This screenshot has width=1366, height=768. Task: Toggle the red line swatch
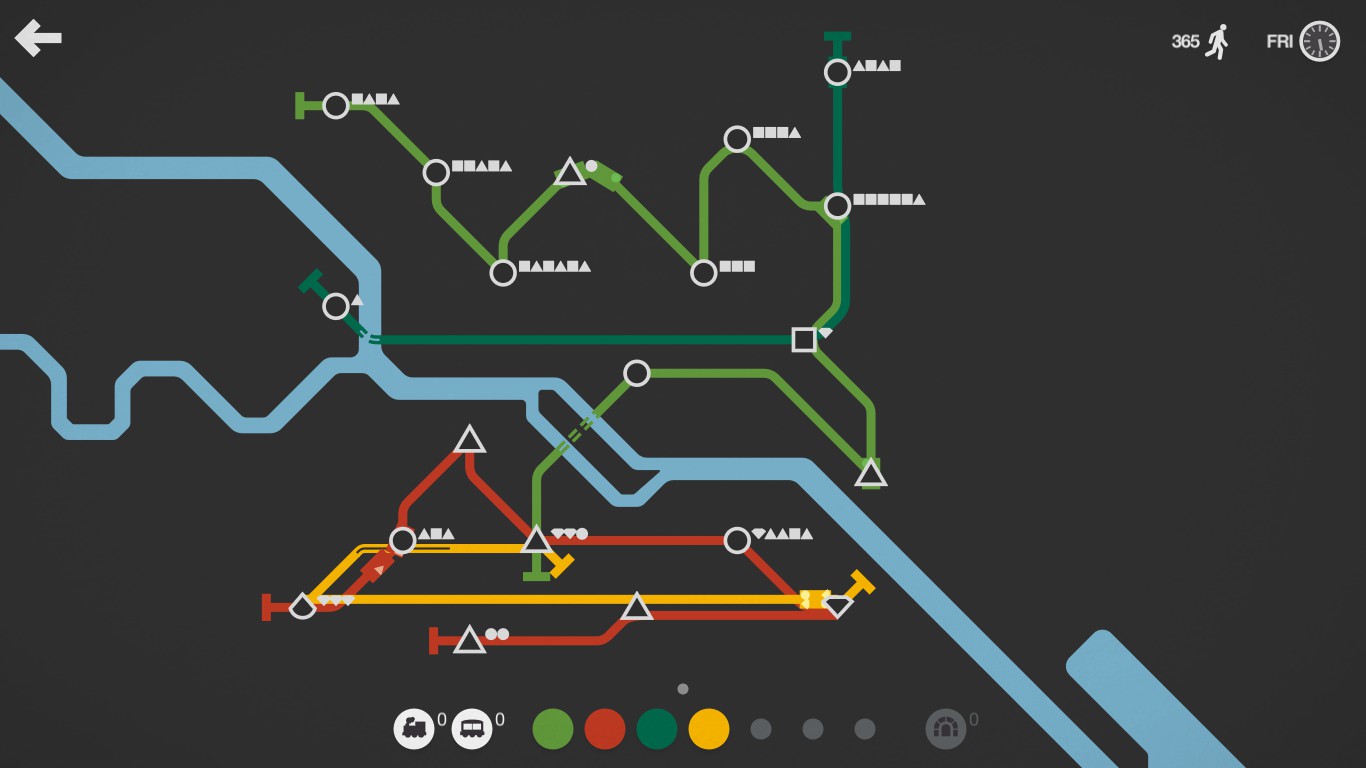coord(604,728)
